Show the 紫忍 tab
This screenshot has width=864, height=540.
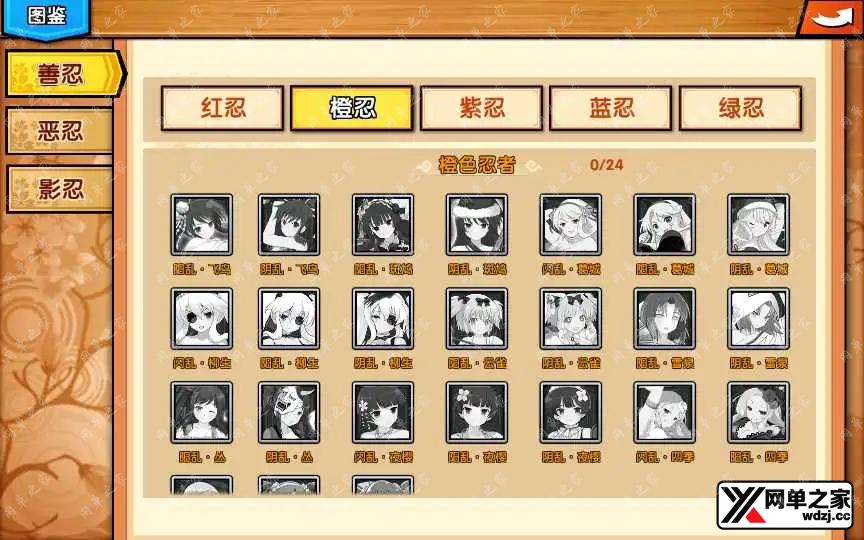tap(481, 108)
